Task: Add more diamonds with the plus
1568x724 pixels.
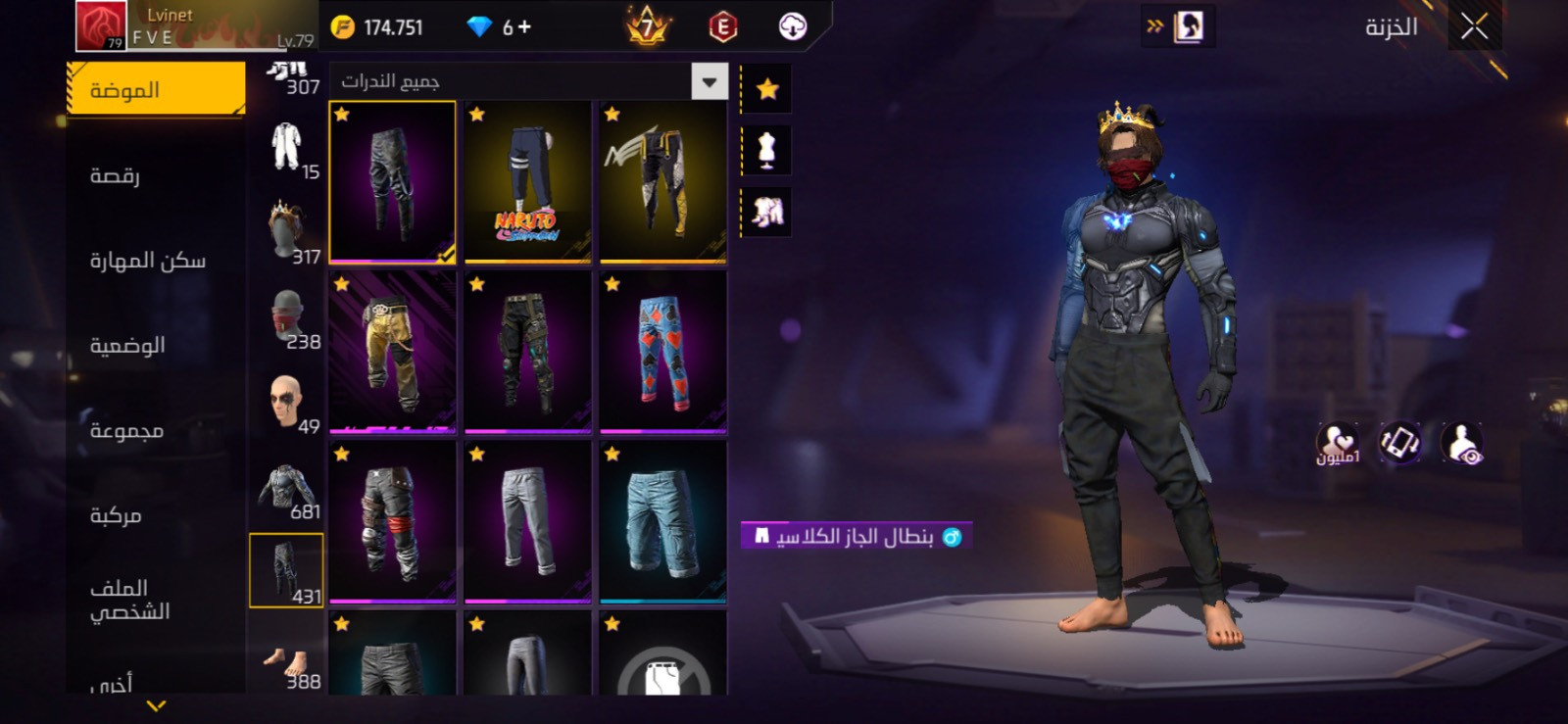Action: [524, 27]
